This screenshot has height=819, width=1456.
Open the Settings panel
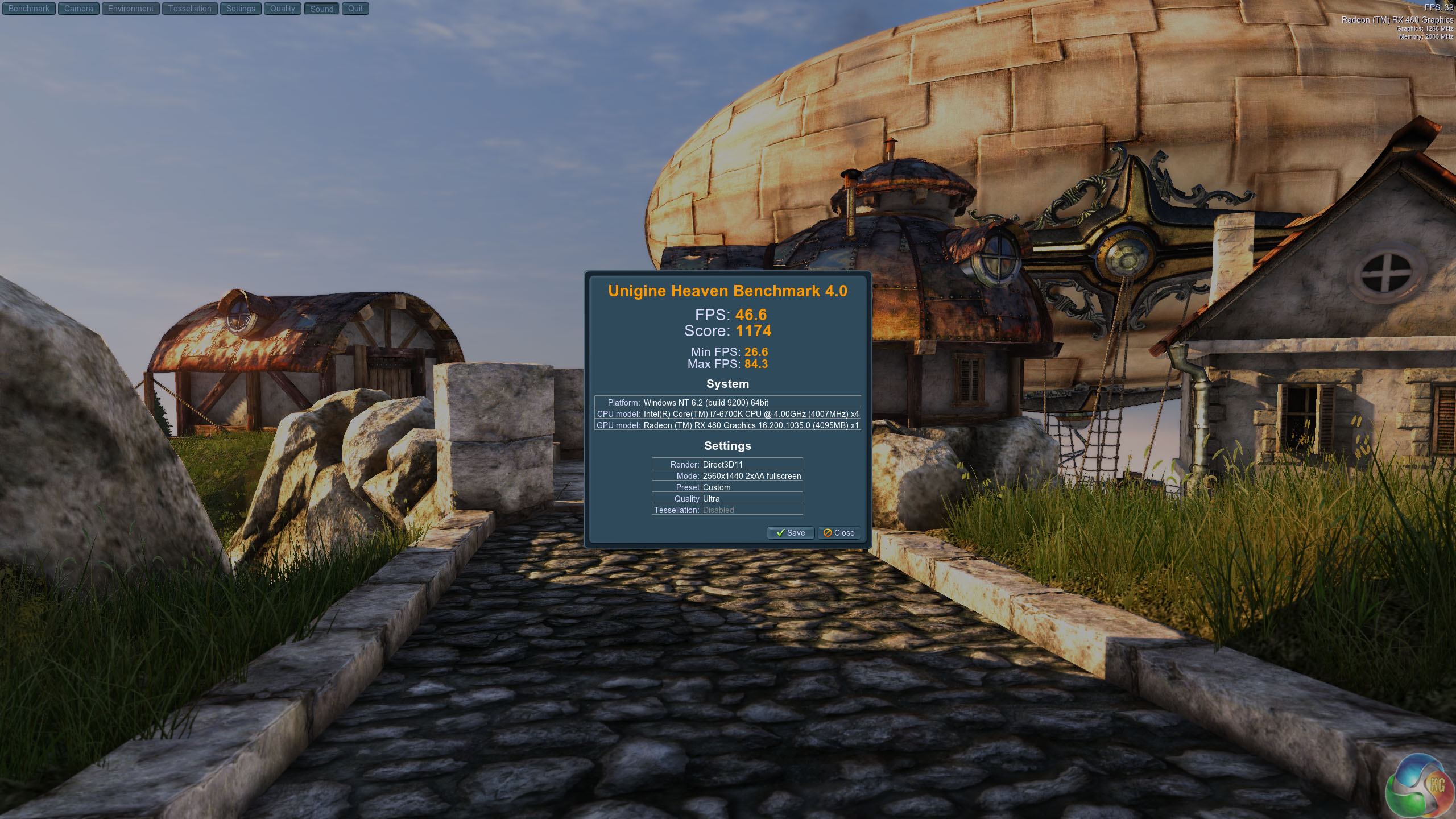[x=241, y=9]
